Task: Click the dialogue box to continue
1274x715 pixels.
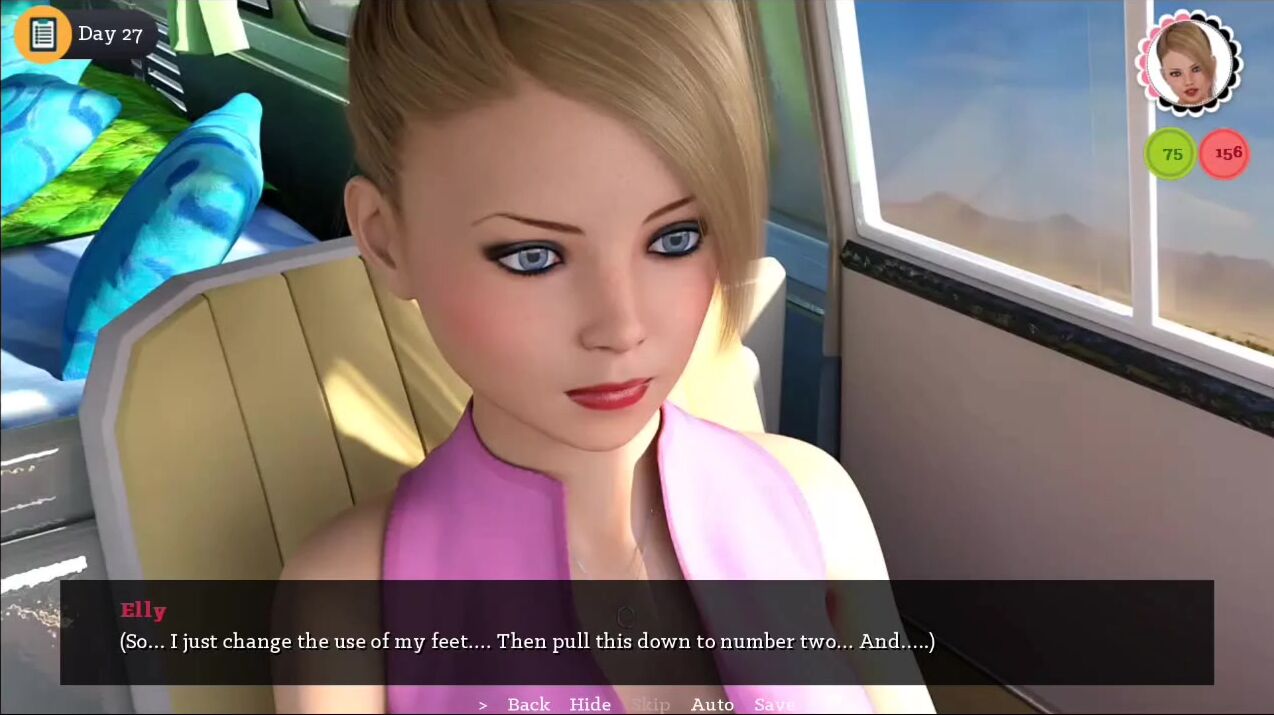Action: coord(636,632)
